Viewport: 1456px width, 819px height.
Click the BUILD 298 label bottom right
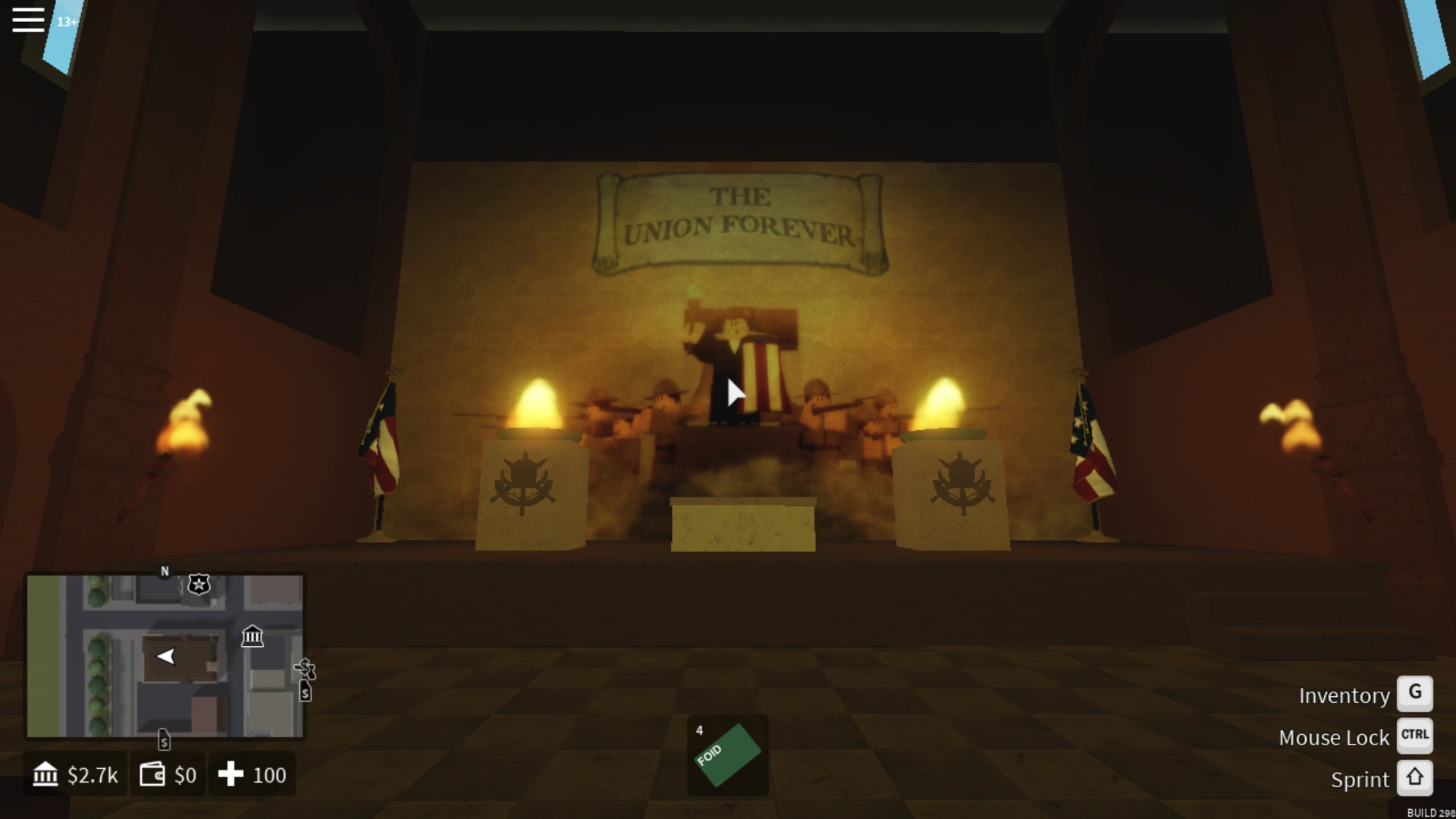1429,811
